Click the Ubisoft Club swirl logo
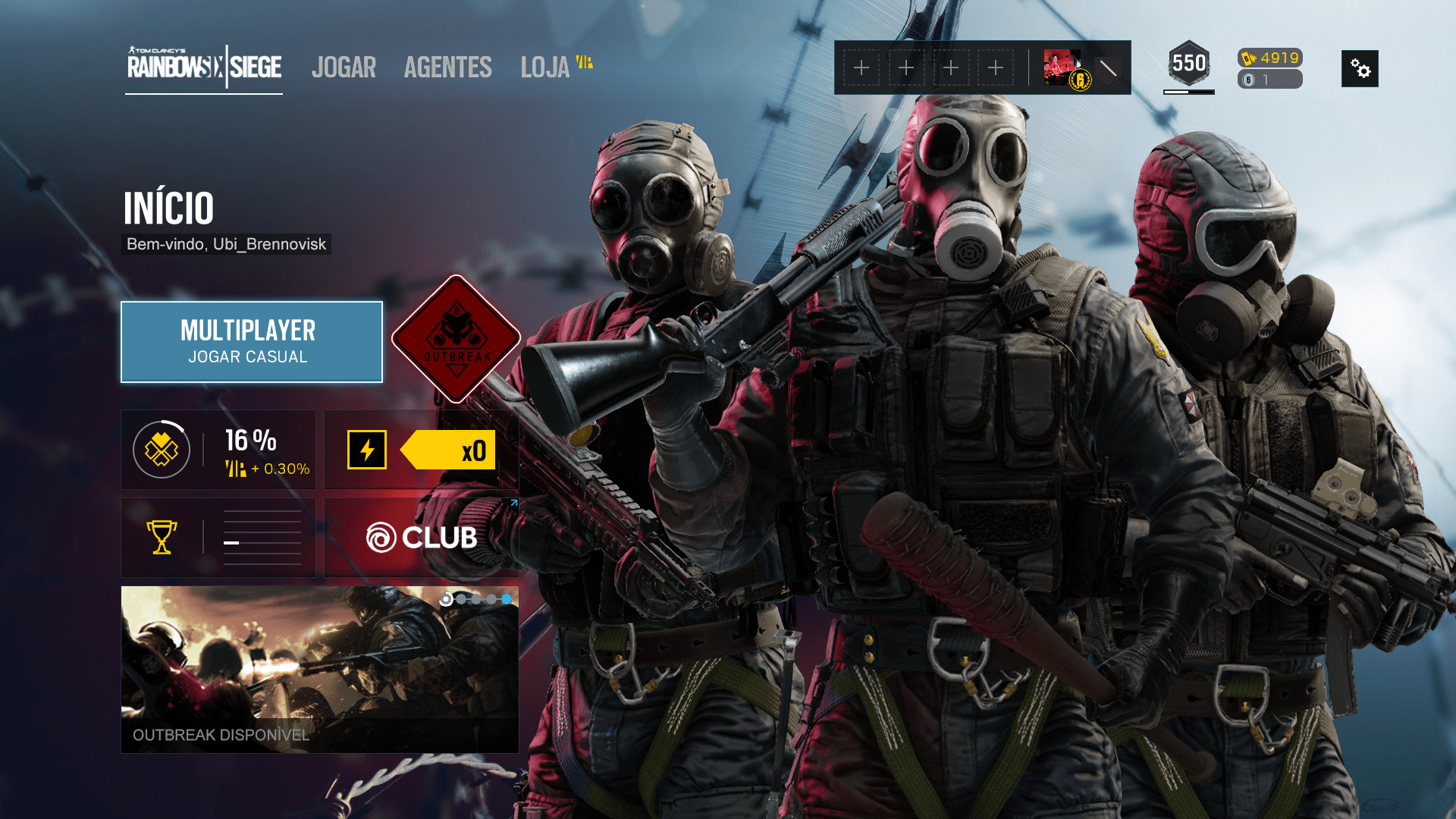 click(x=384, y=538)
